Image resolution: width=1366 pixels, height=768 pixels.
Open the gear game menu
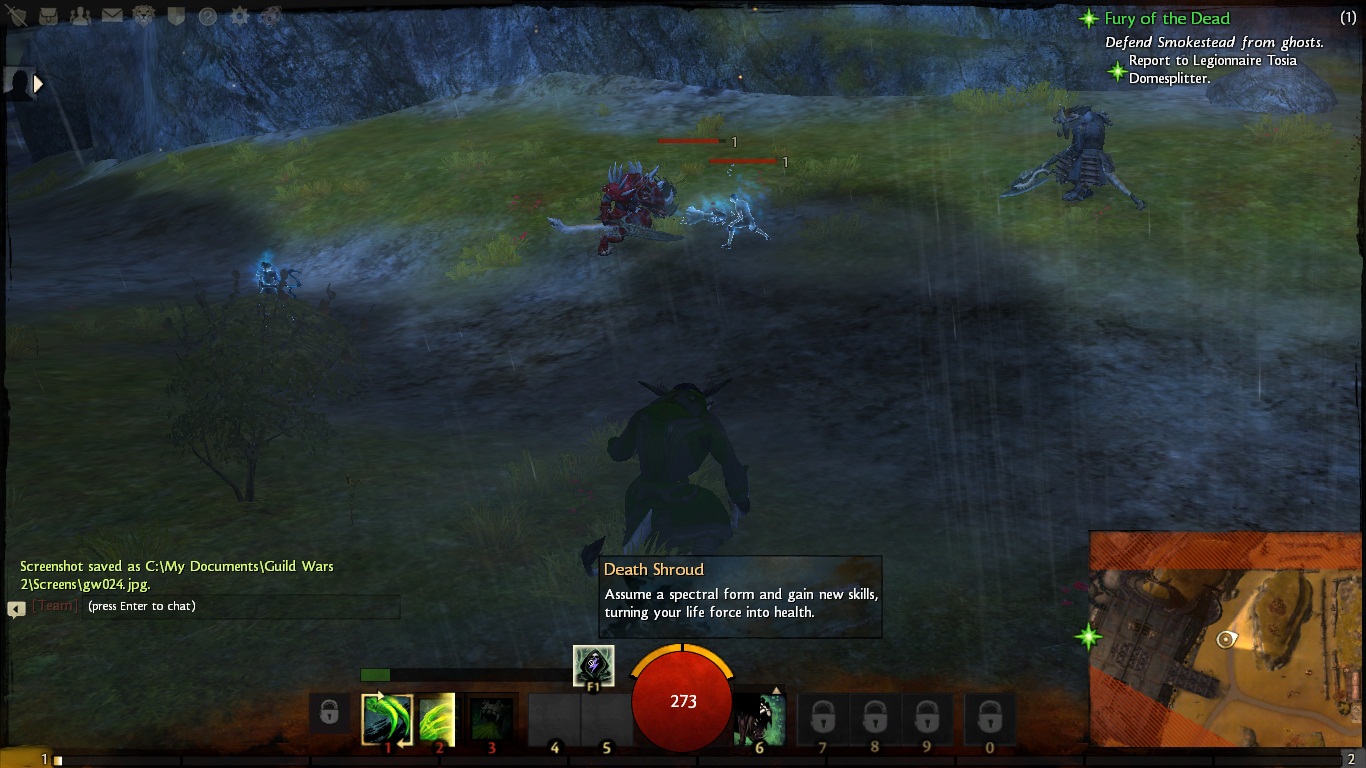(x=239, y=16)
